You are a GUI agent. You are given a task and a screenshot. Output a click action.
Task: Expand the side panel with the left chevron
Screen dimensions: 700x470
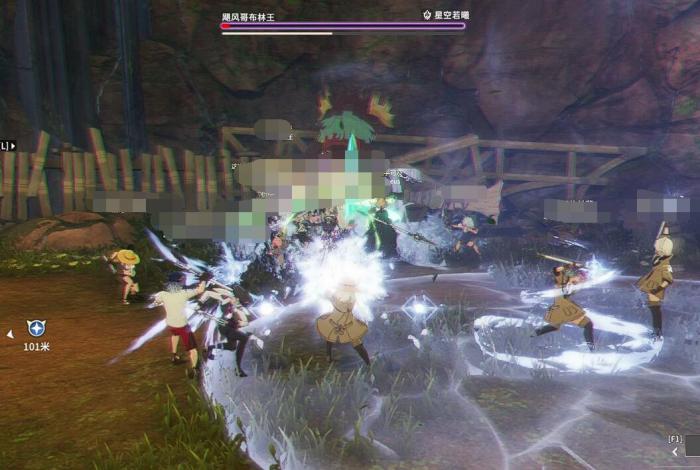(x=674, y=452)
